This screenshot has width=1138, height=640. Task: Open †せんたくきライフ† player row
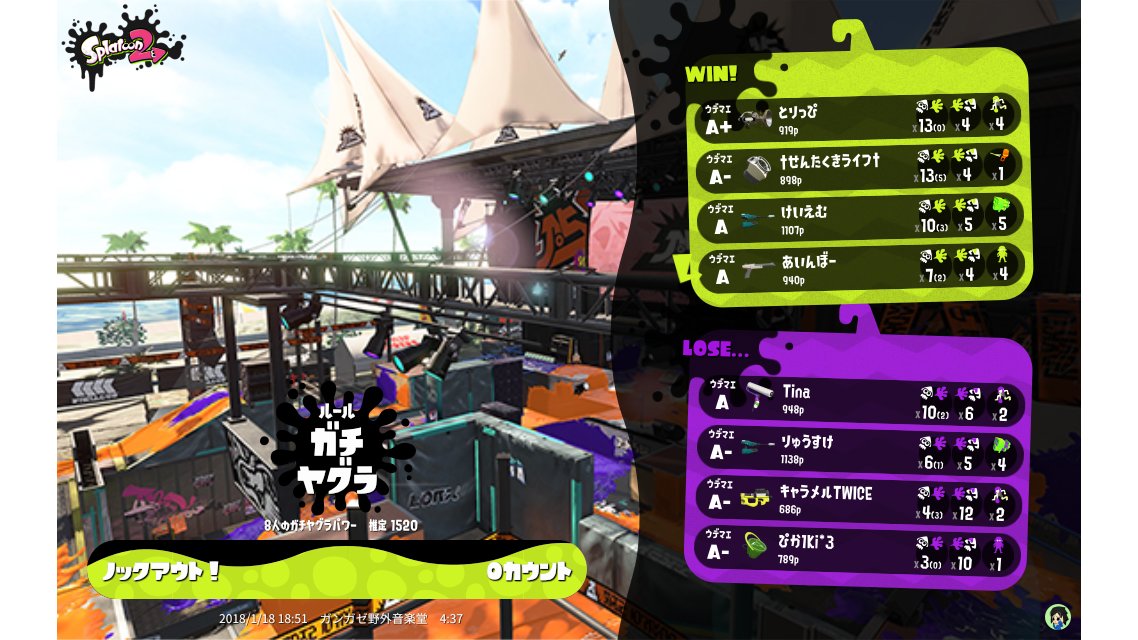tap(858, 166)
